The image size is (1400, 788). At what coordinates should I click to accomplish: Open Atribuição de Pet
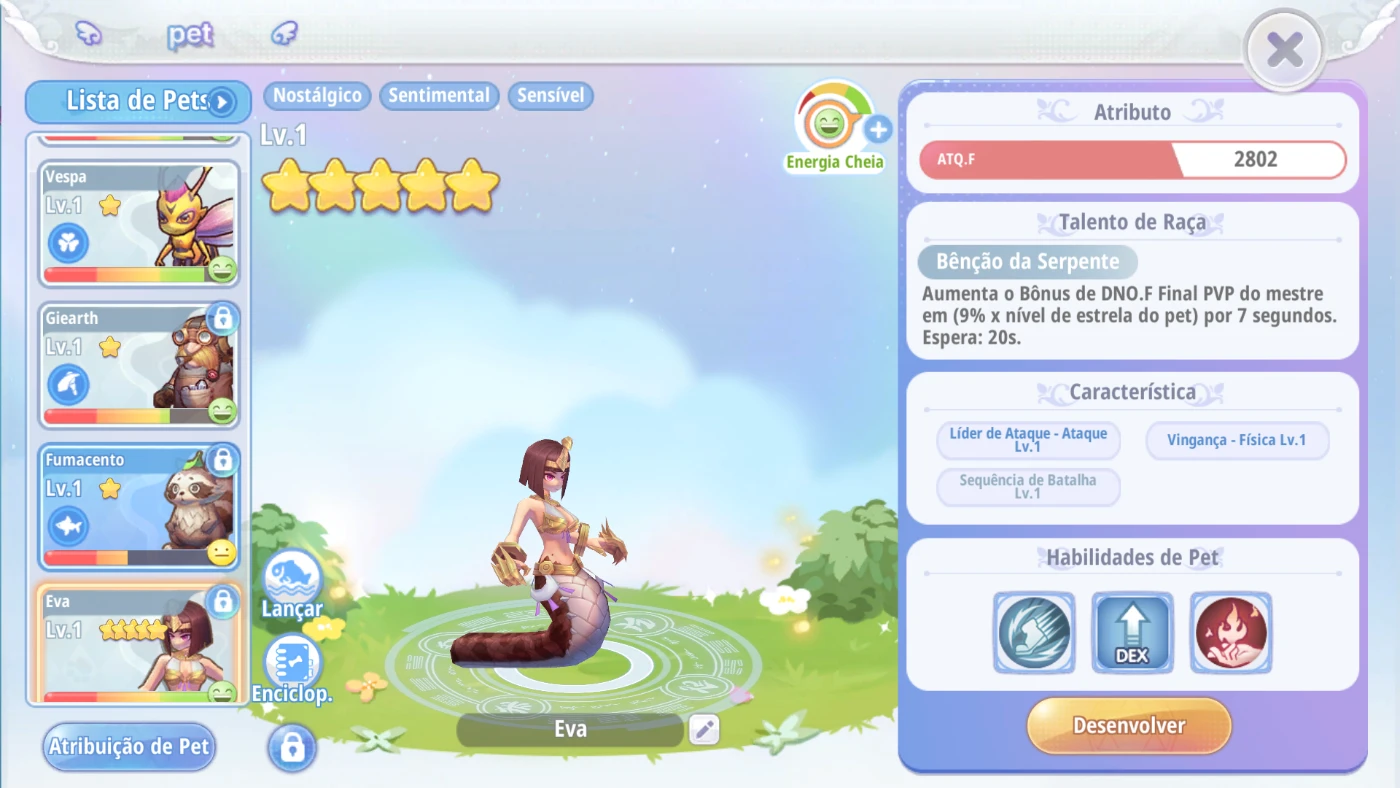click(129, 747)
